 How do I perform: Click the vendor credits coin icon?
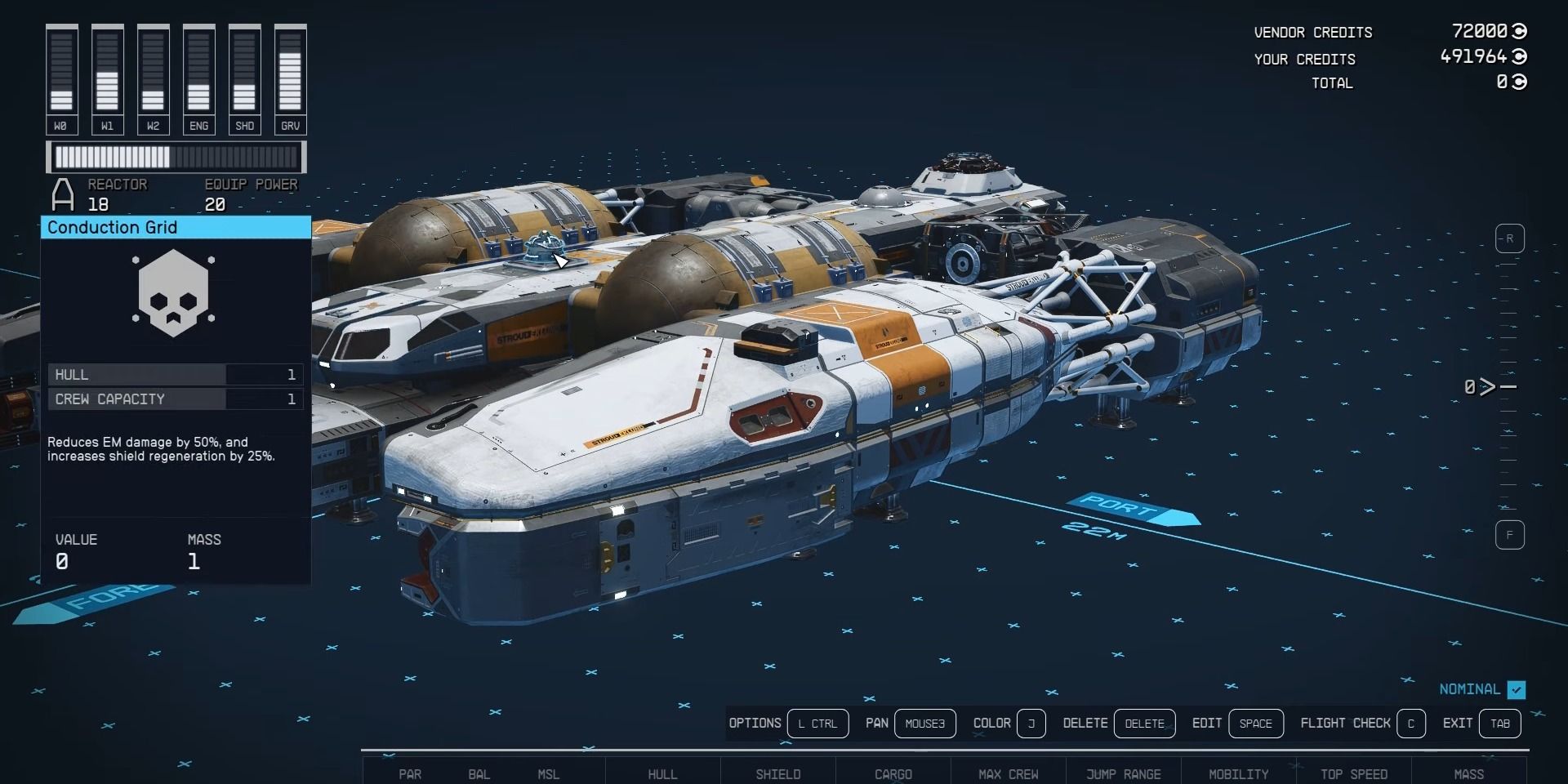1519,32
